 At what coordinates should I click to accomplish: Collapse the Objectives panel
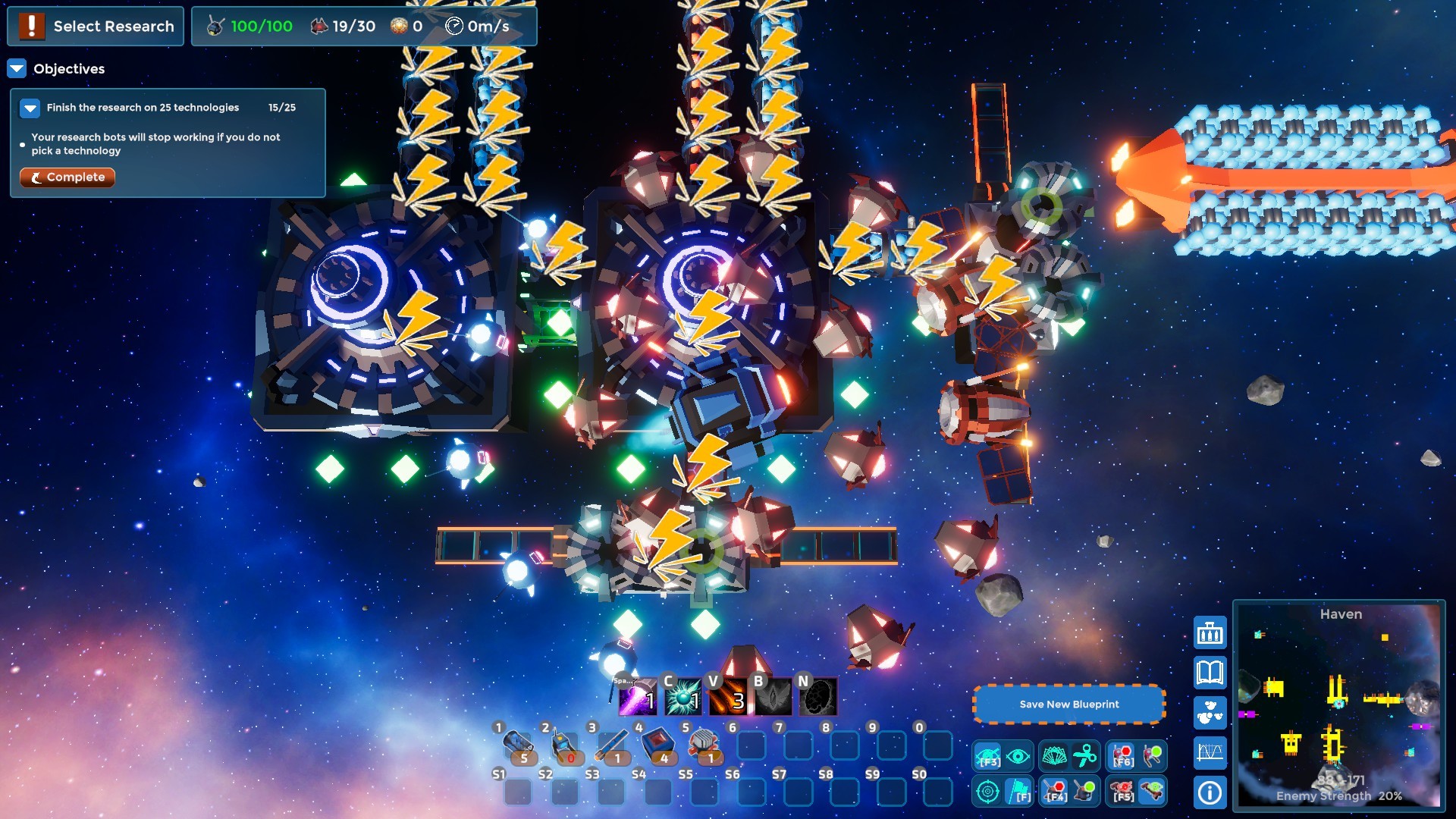tap(17, 69)
